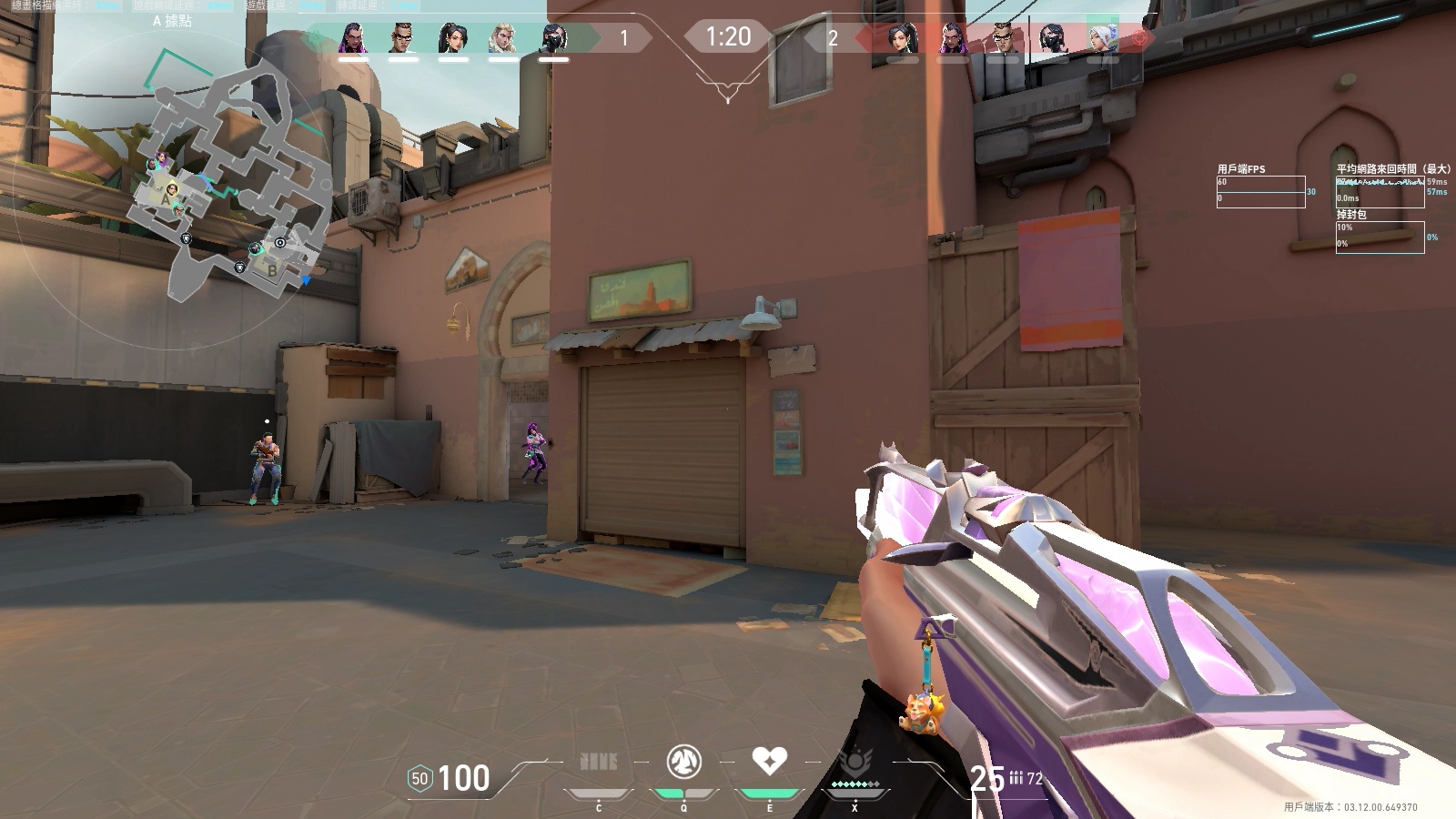The height and width of the screenshot is (819, 1456).
Task: Choose the enemy Reyna portrait on the red bar
Action: (x=952, y=38)
